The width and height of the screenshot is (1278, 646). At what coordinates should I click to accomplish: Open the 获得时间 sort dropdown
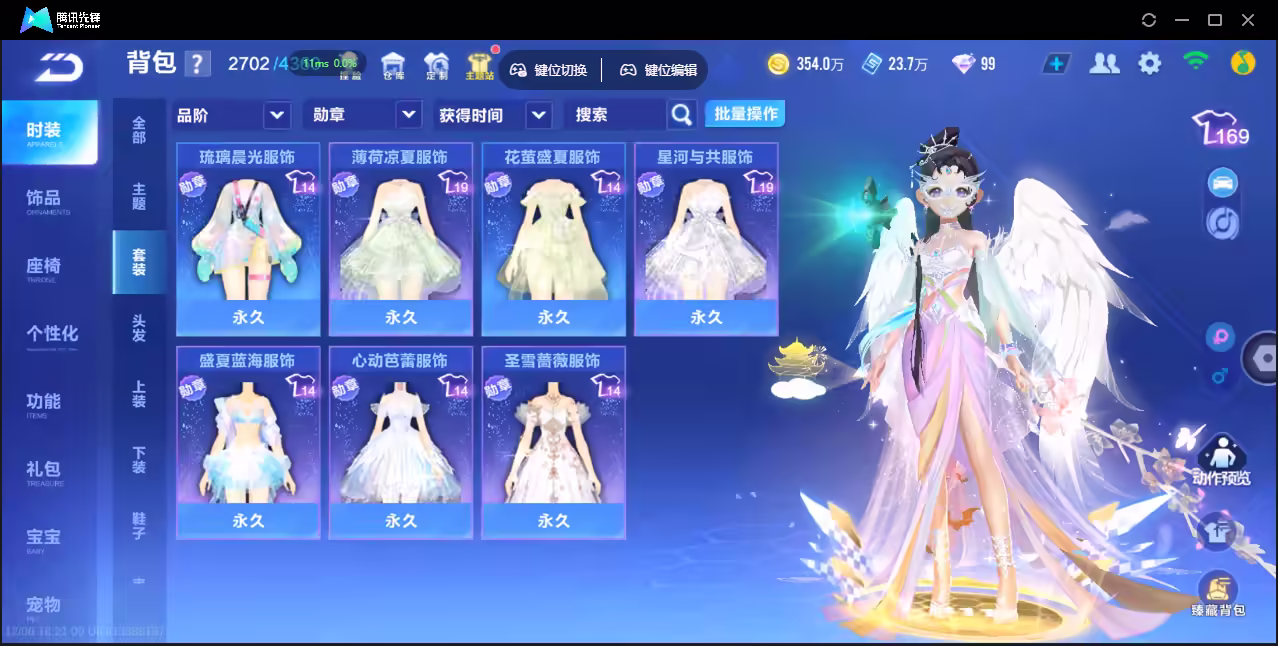(538, 115)
